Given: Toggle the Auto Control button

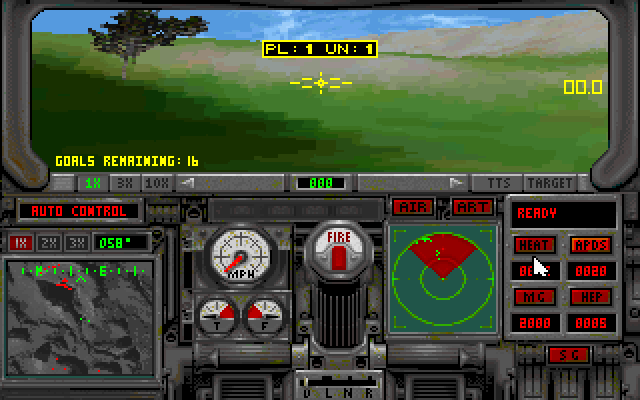Looking at the screenshot, I should pos(79,211).
